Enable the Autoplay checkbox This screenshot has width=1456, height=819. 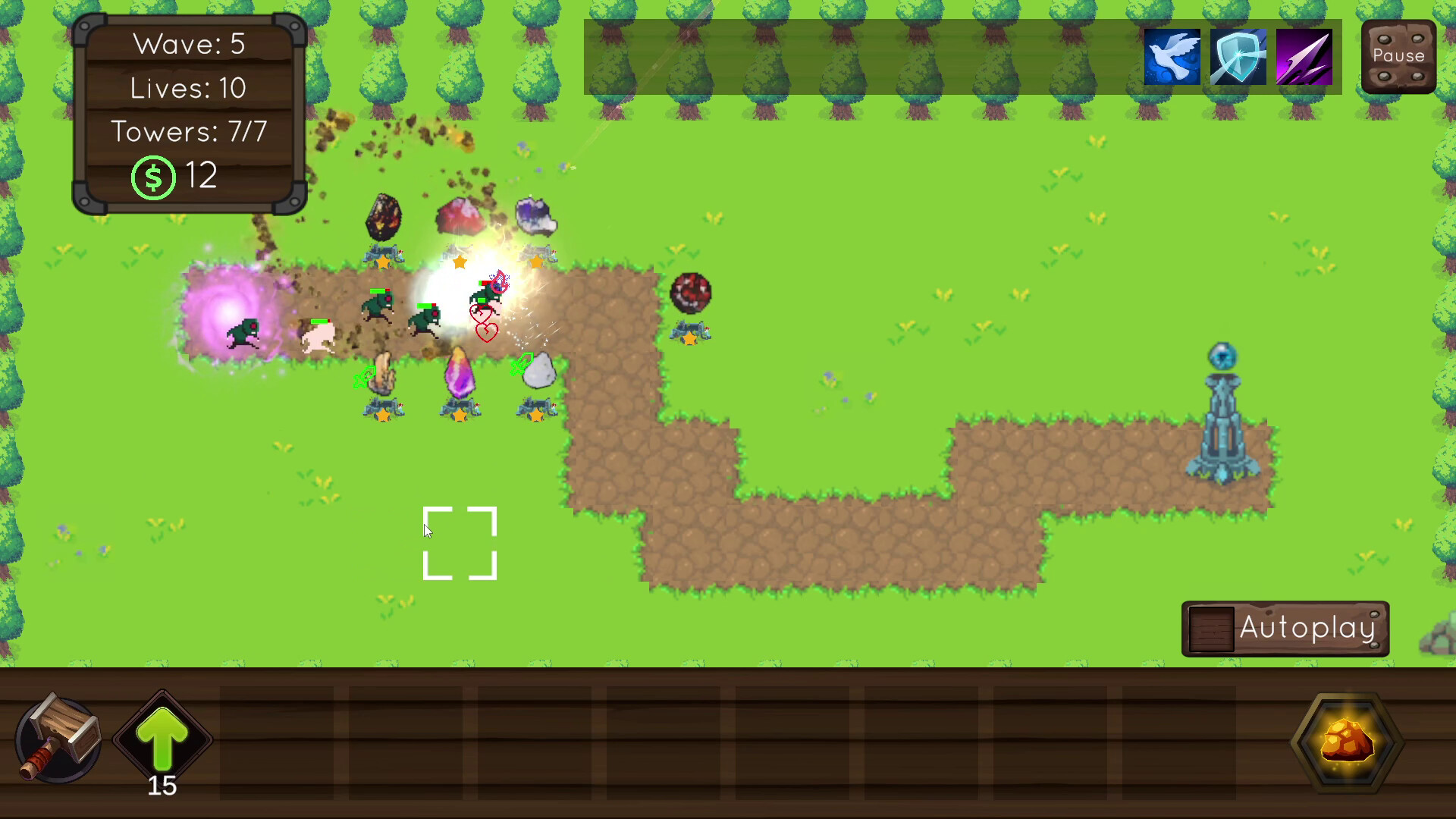point(1212,628)
